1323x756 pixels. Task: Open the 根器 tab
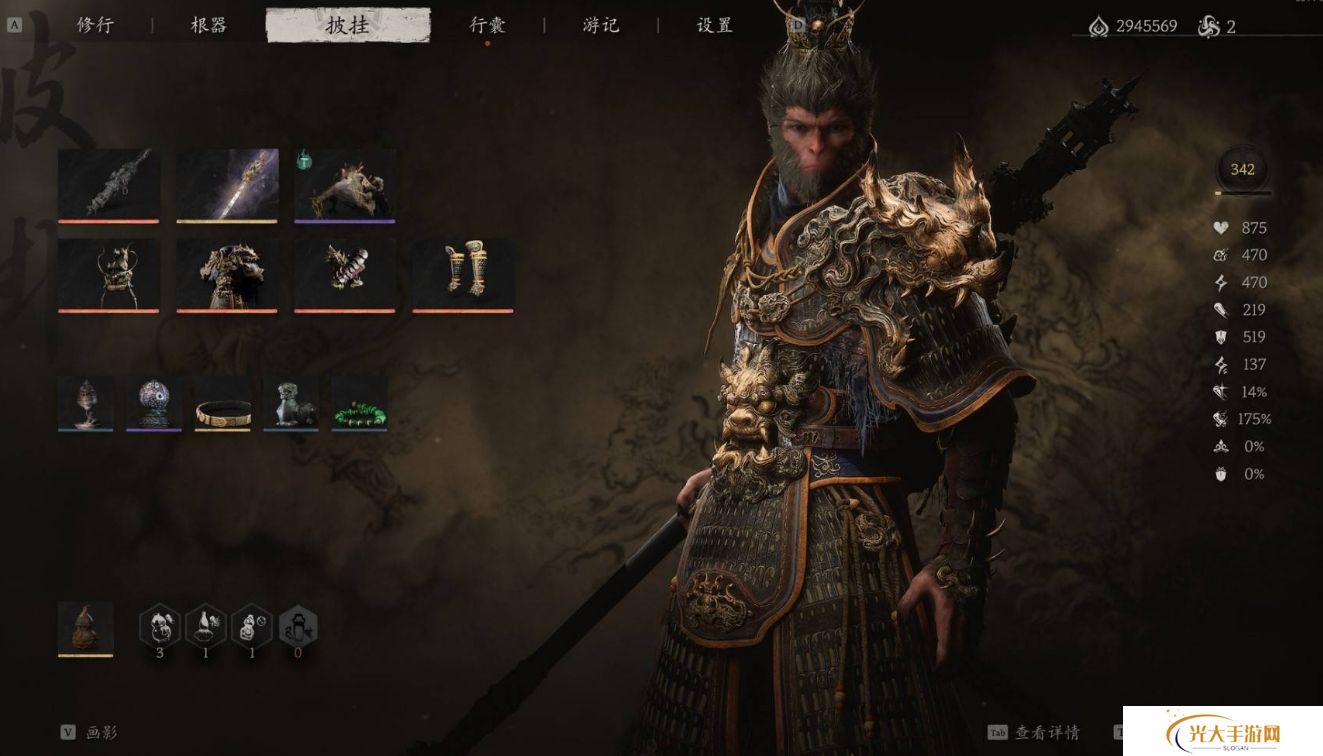point(209,26)
